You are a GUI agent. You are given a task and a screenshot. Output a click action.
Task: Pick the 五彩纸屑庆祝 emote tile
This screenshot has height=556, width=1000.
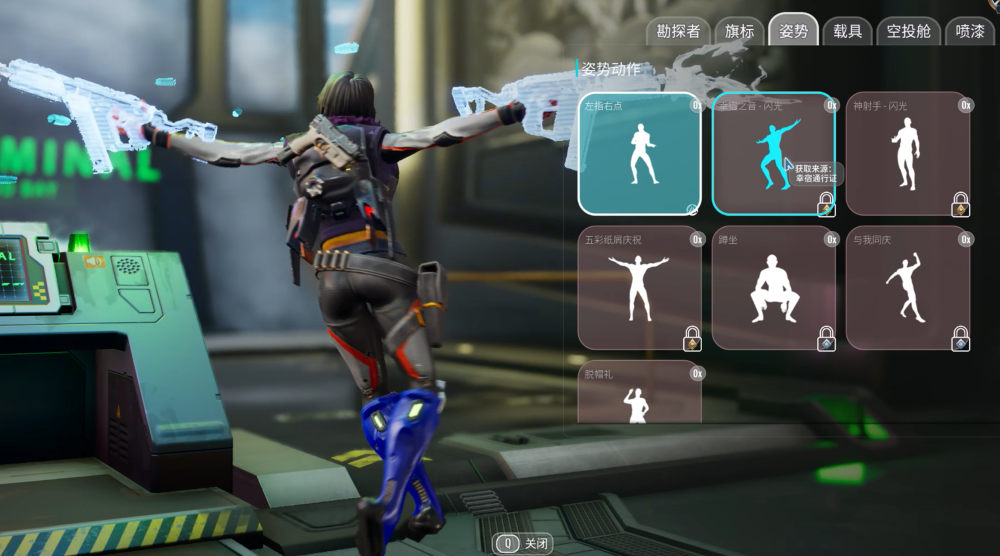[640, 288]
